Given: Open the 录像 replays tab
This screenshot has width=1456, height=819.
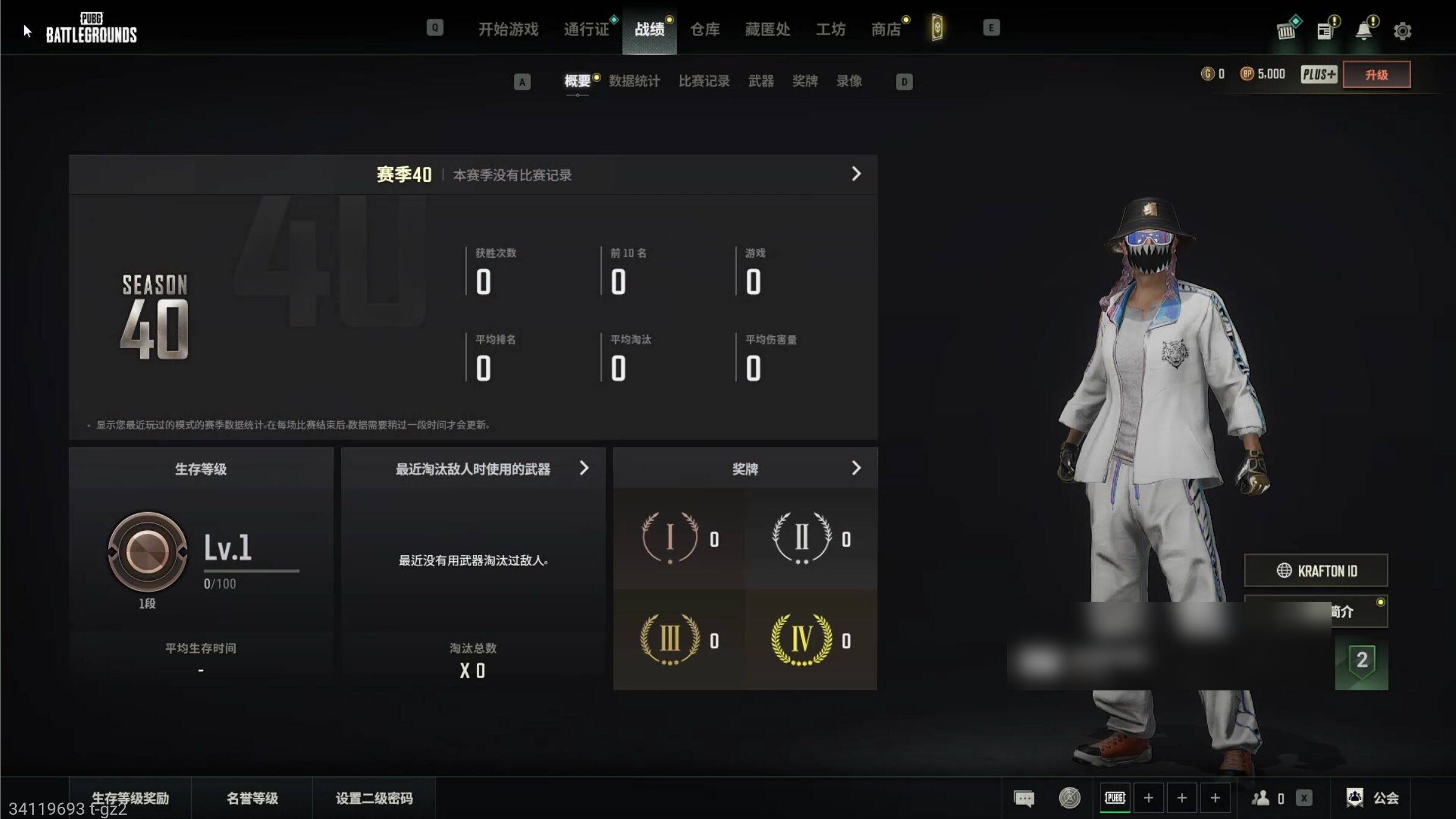Looking at the screenshot, I should click(849, 81).
